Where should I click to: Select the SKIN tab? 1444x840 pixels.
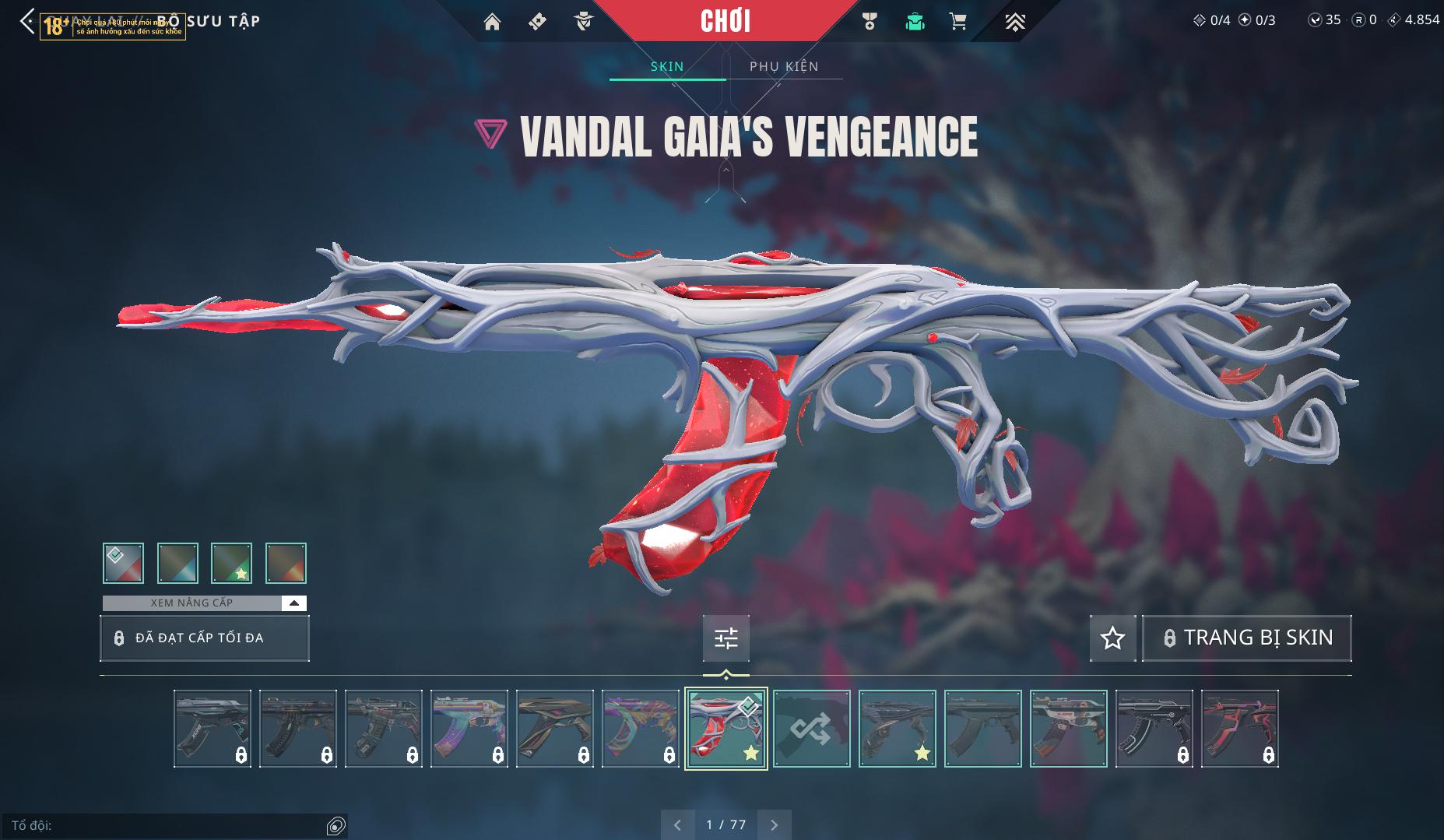667,66
